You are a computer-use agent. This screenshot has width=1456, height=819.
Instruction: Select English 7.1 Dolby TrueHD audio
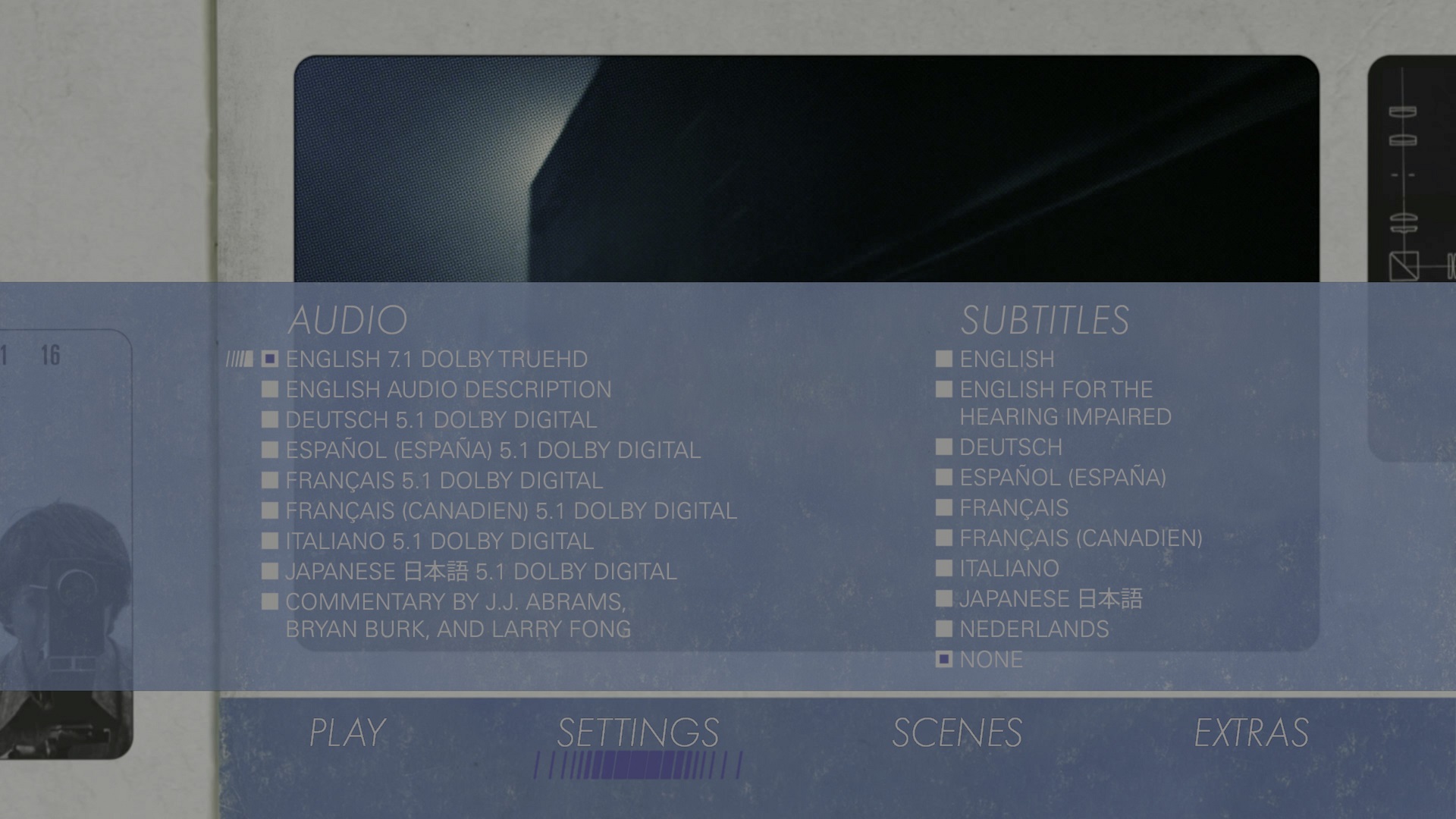click(436, 359)
